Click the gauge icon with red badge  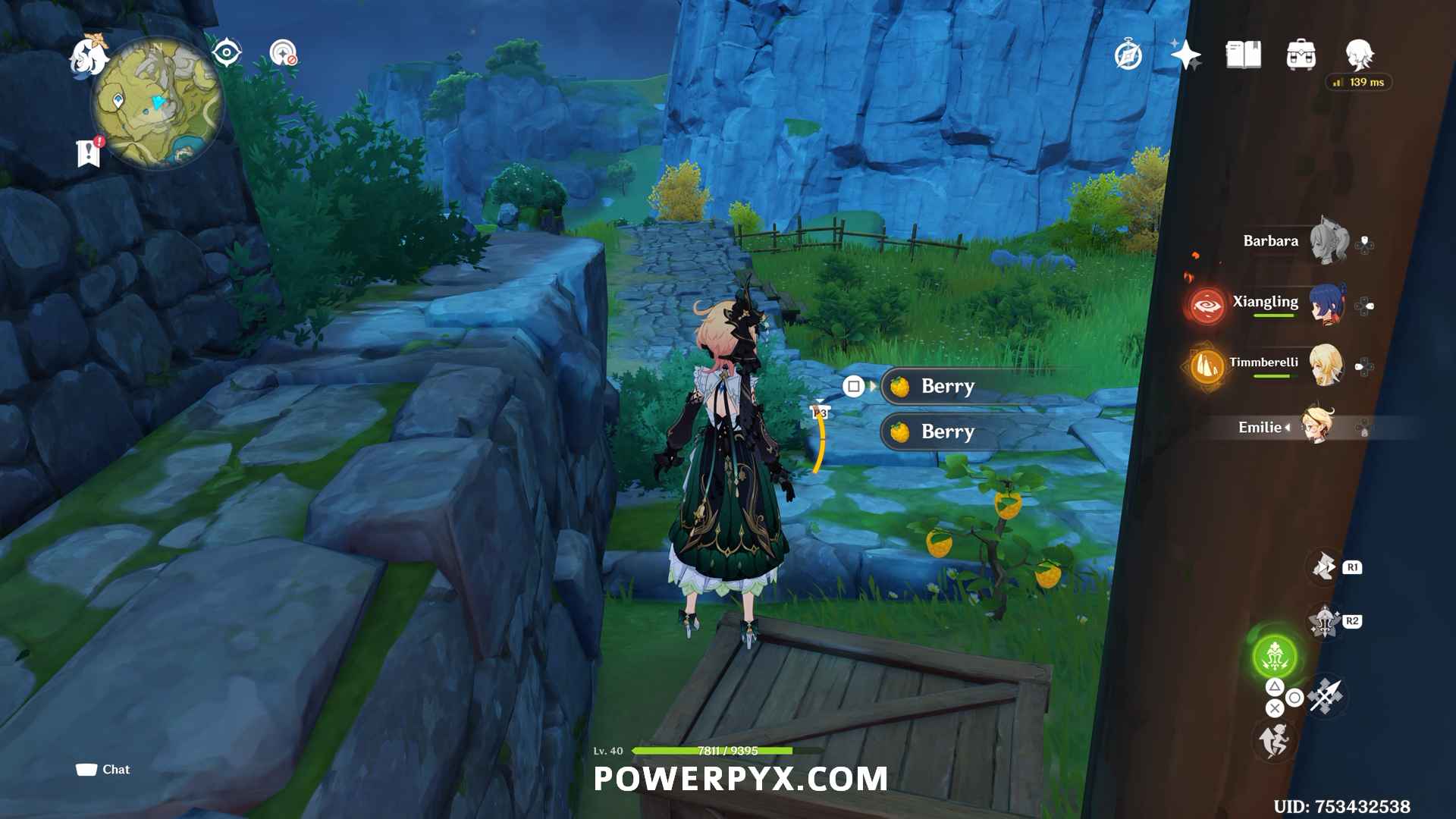coord(283,53)
